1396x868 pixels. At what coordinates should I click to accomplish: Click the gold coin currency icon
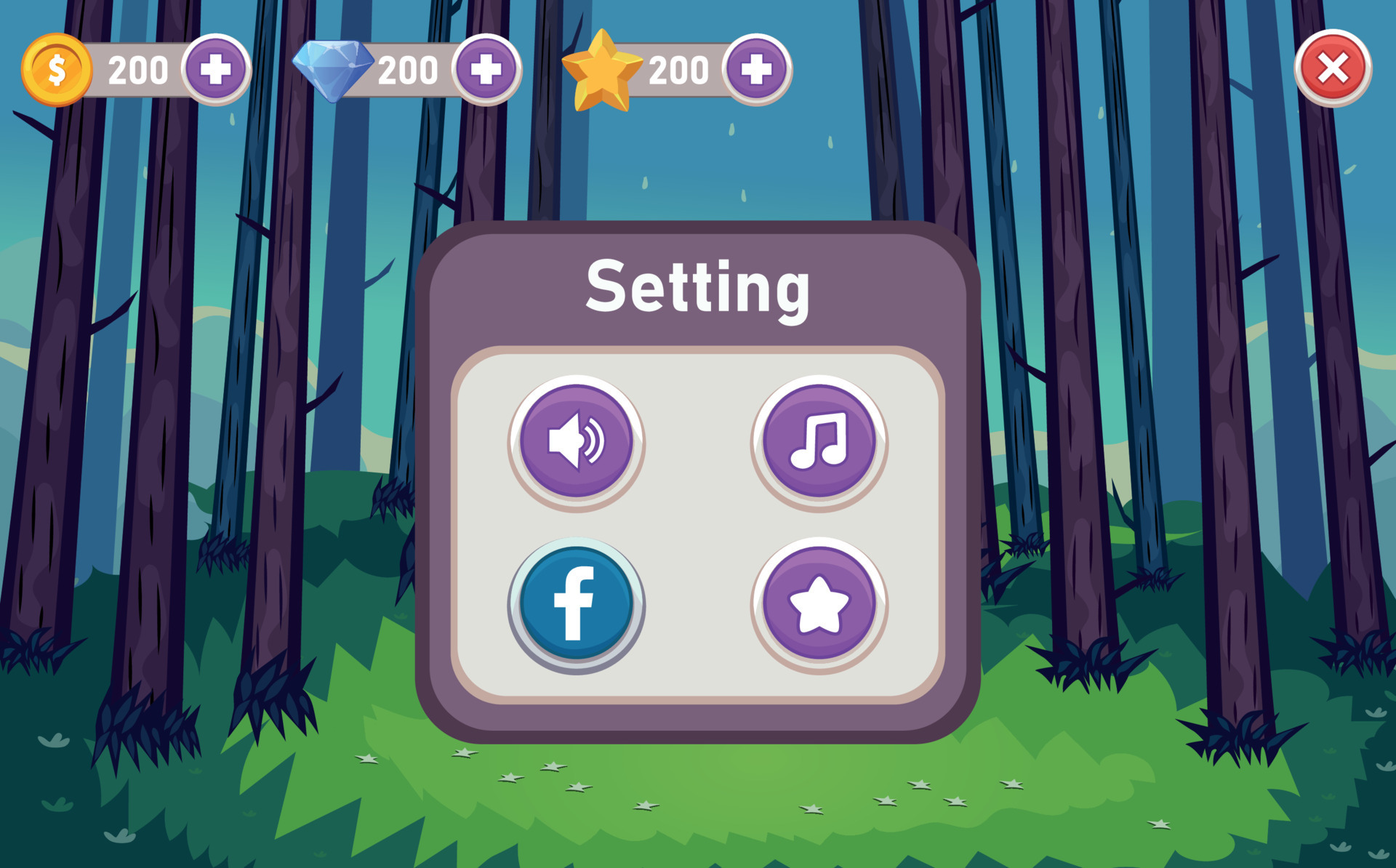point(57,70)
